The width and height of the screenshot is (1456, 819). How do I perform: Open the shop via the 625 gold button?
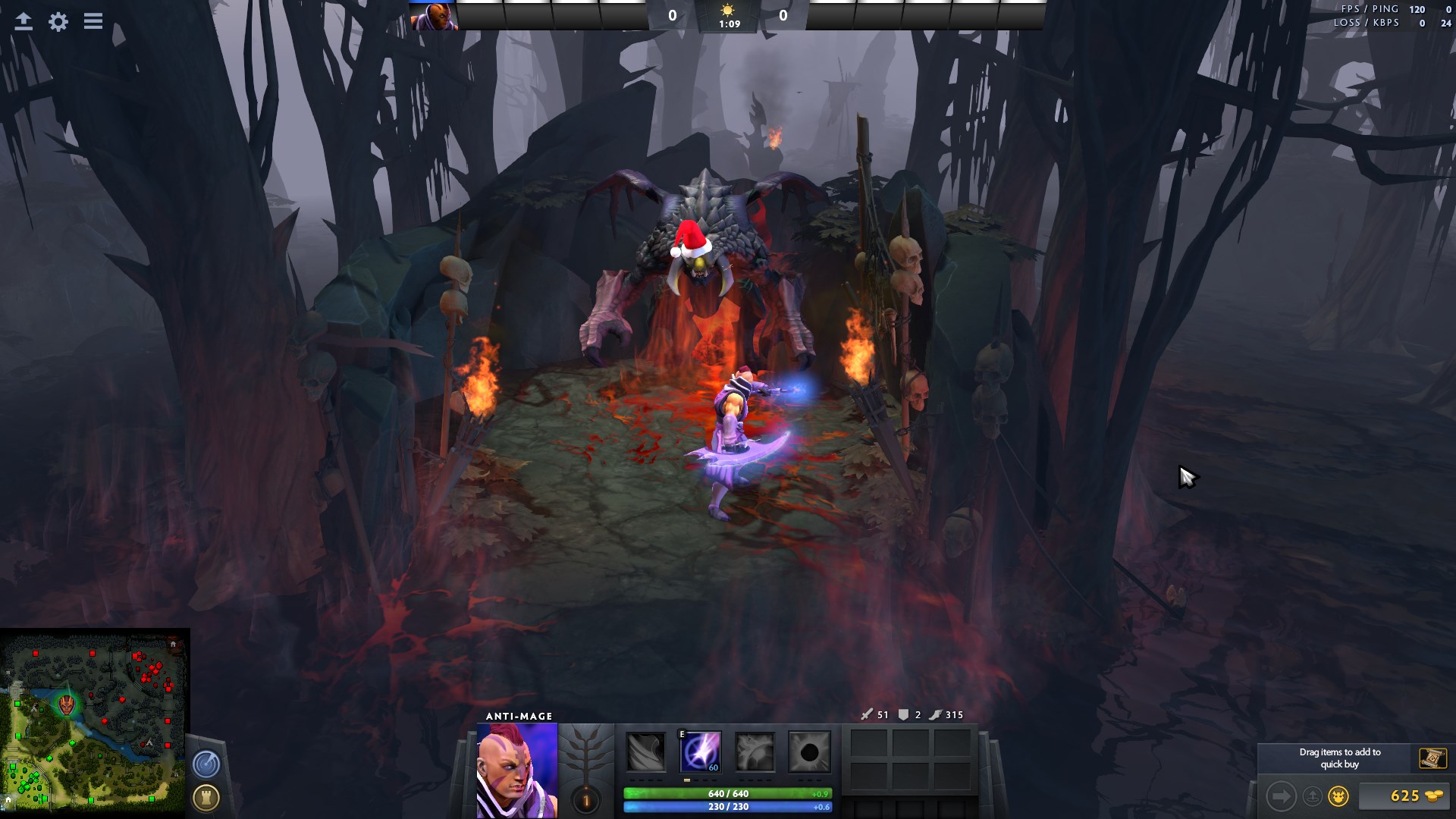1404,795
